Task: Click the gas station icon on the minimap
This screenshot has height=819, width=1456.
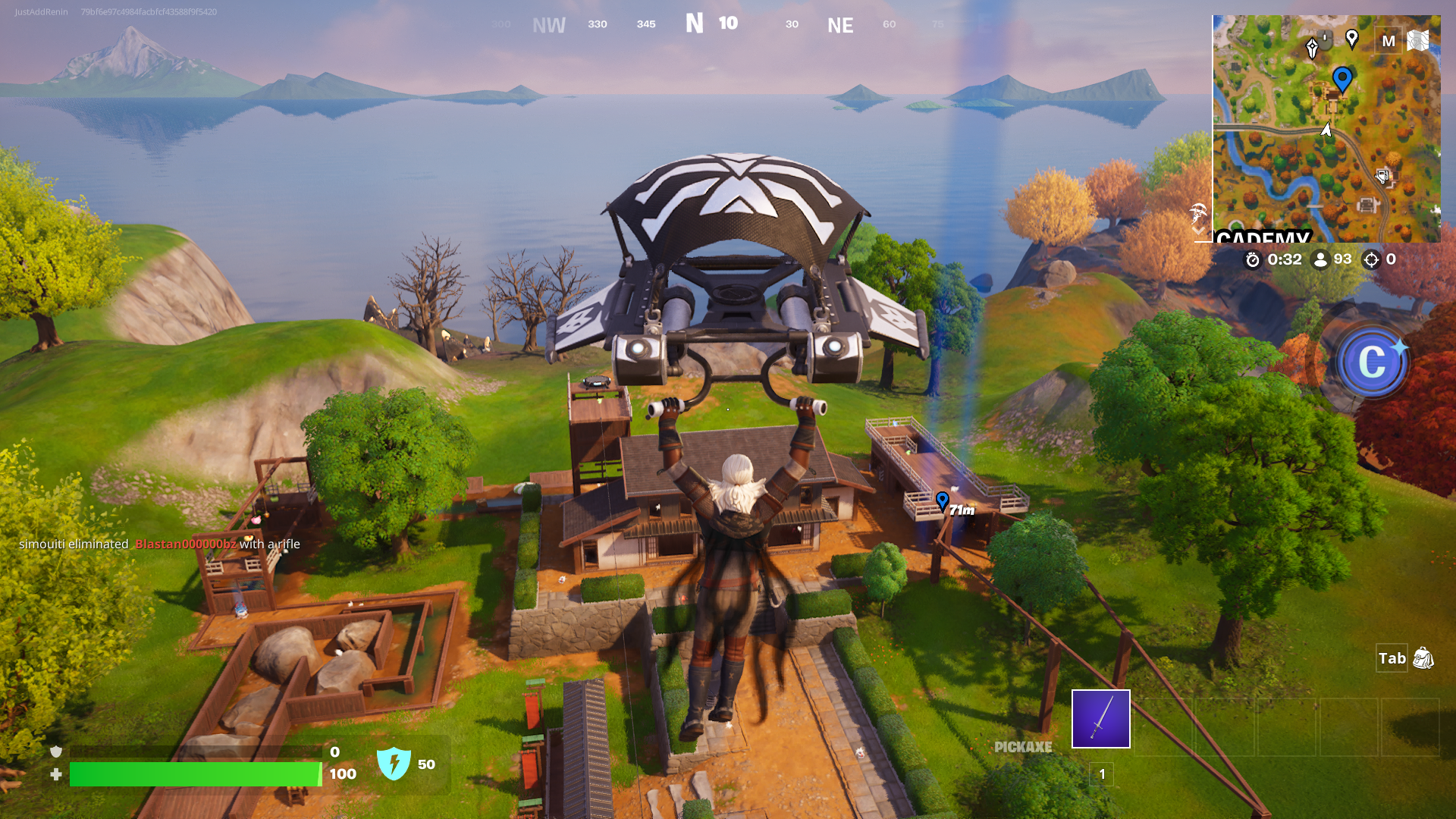Action: click(1381, 177)
